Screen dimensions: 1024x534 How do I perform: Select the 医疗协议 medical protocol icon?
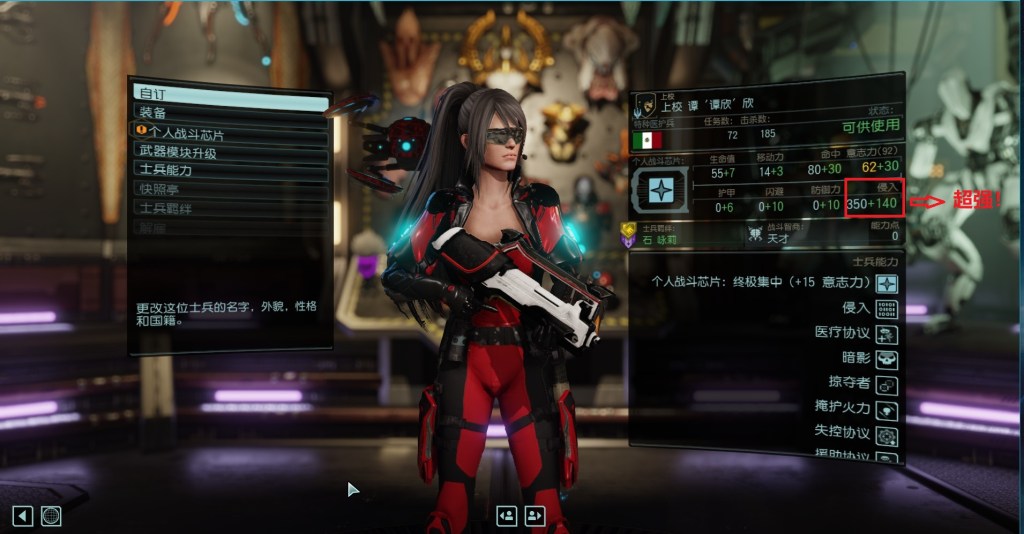(886, 334)
